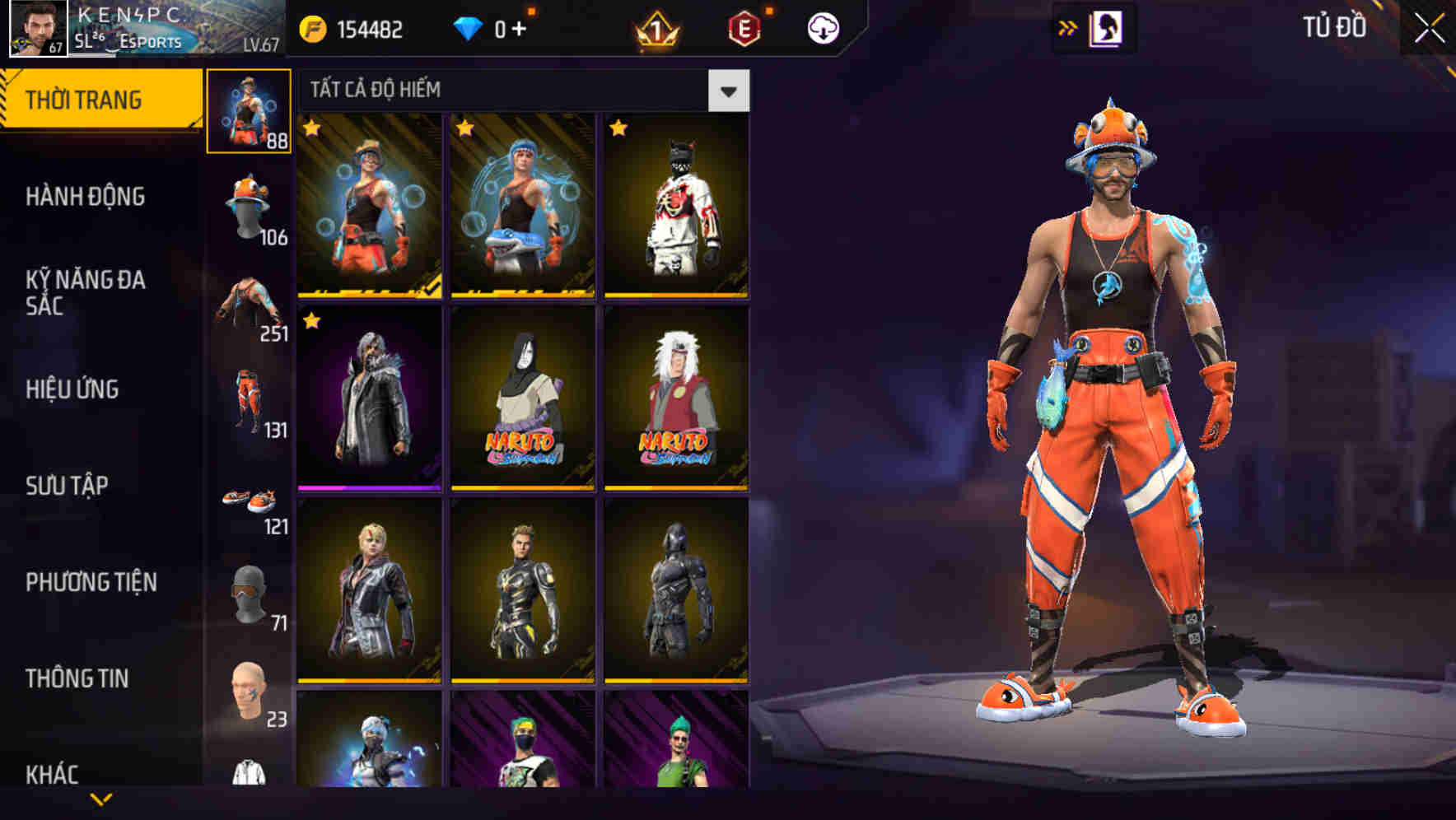Open the PHƯƠNG TIỆN section
Image resolution: width=1456 pixels, height=820 pixels.
(x=91, y=581)
